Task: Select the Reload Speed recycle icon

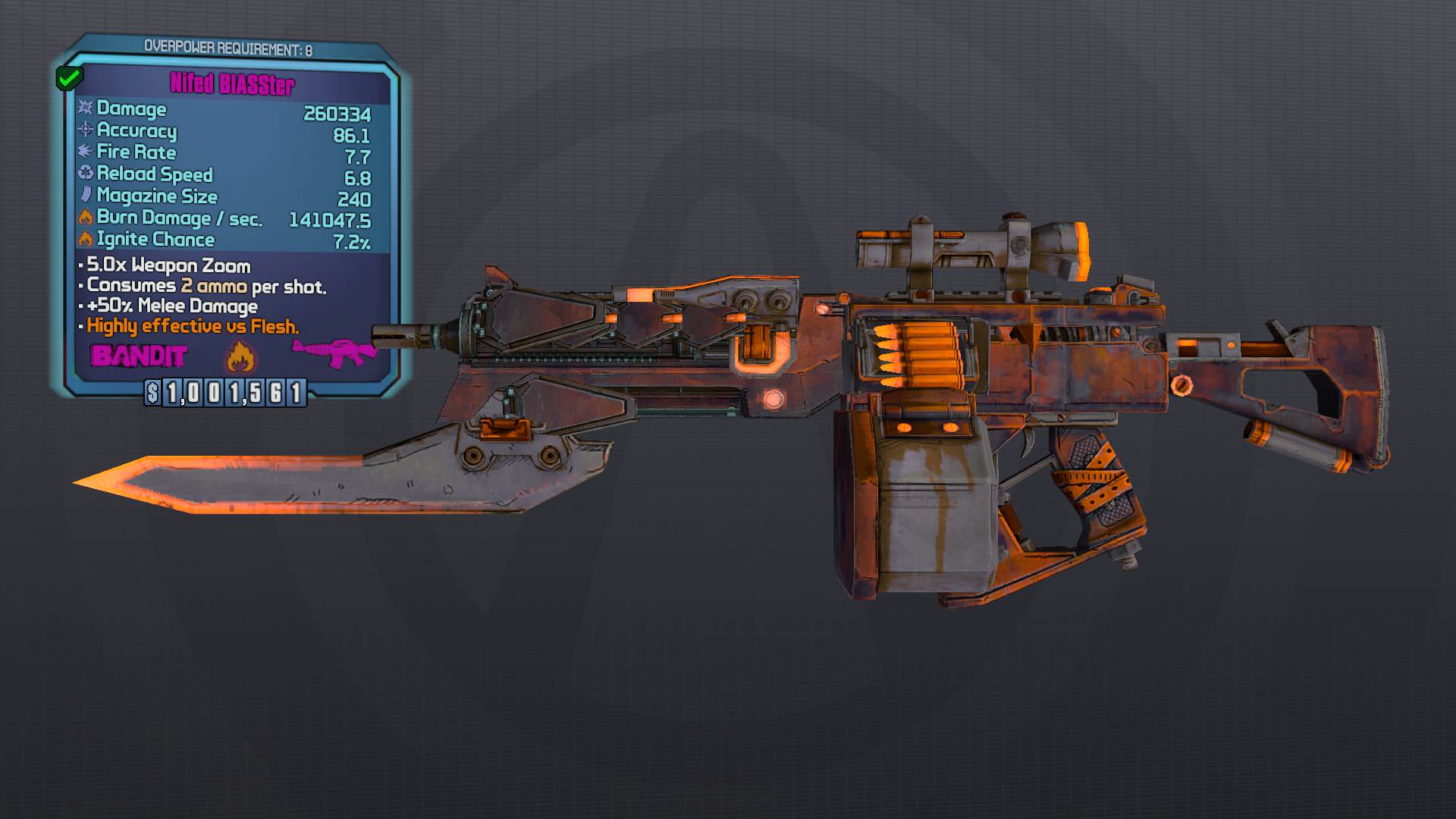Action: [x=86, y=174]
